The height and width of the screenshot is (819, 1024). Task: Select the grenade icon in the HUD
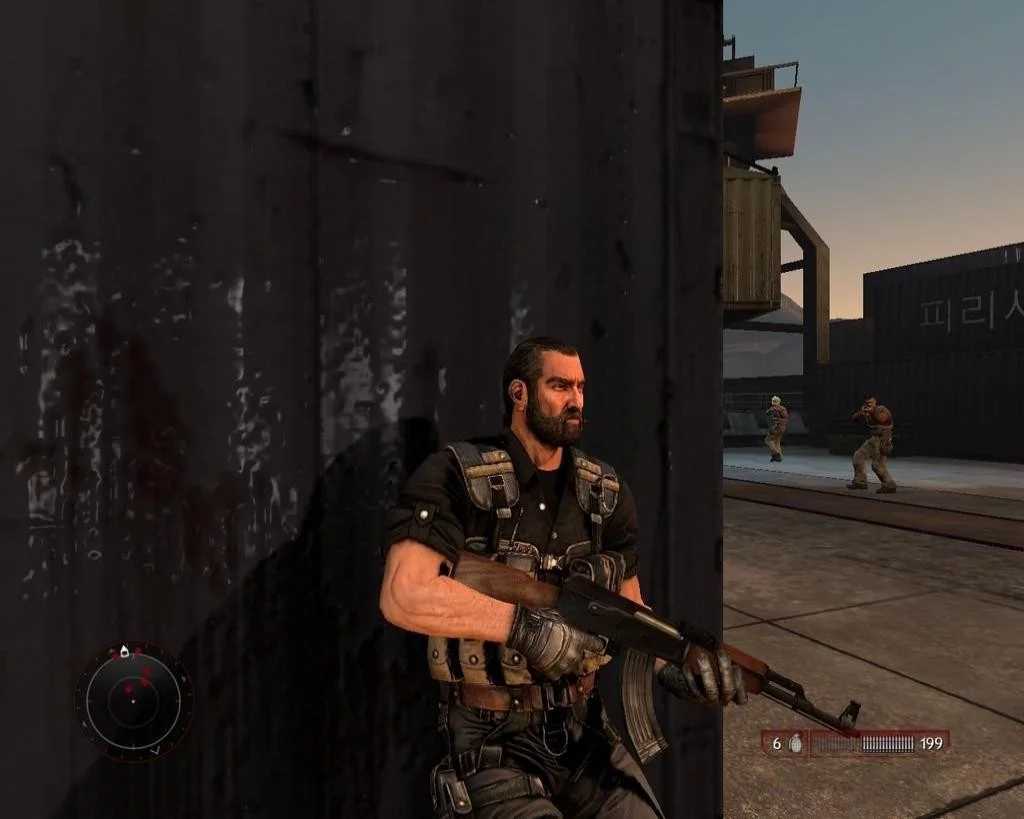pyautogui.click(x=796, y=743)
